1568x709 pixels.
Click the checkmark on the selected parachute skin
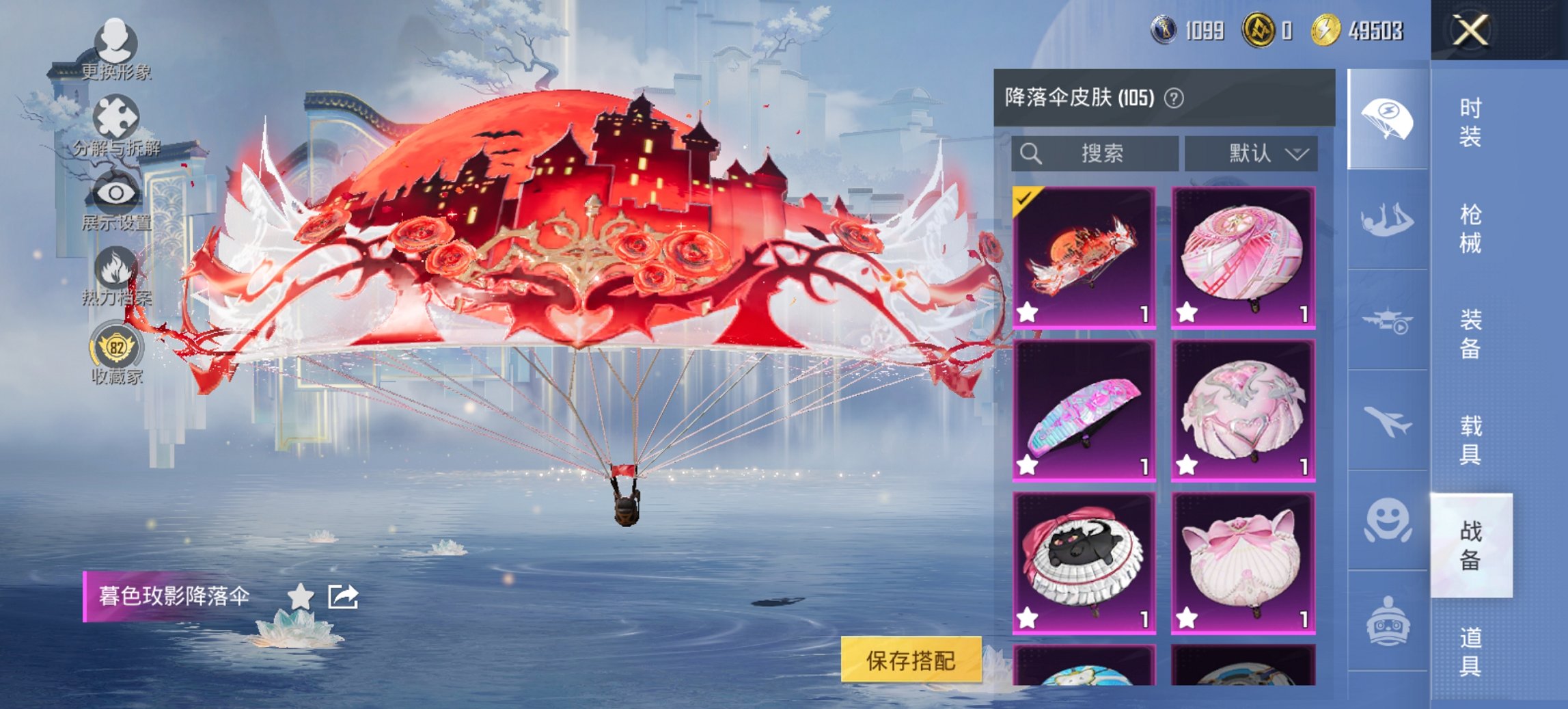(x=1023, y=200)
